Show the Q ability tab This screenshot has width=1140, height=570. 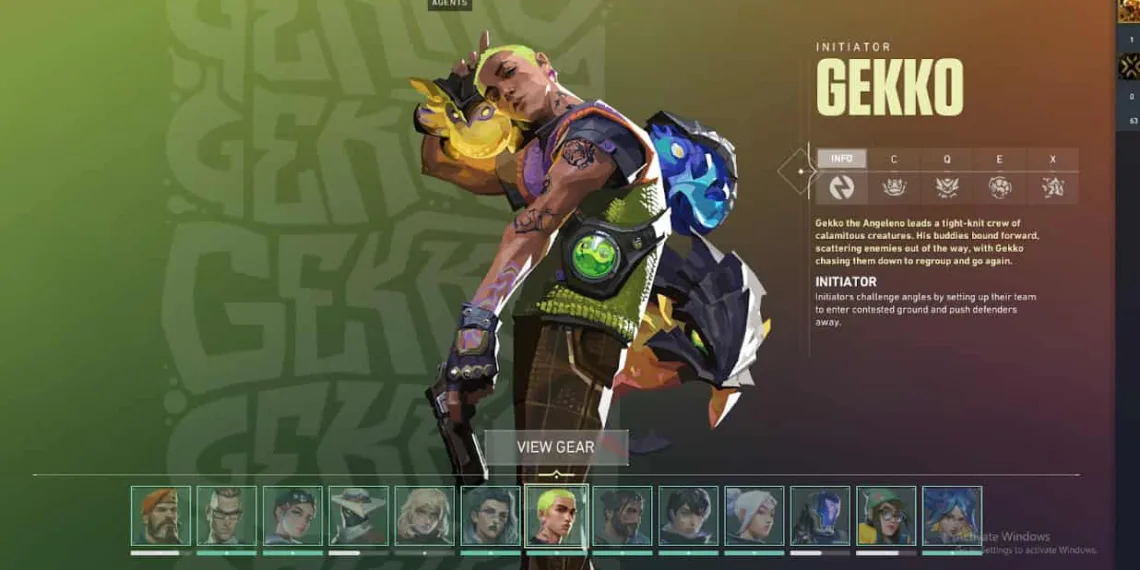(946, 159)
